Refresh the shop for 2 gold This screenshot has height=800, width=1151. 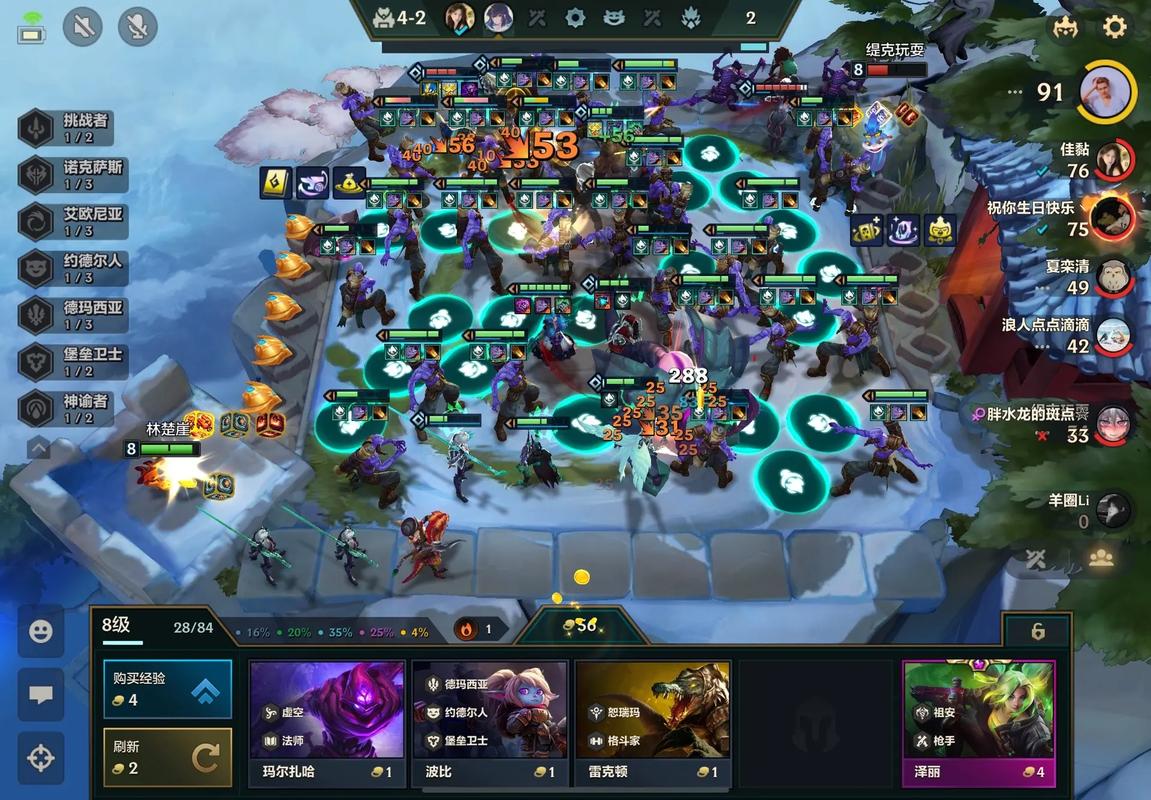pyautogui.click(x=167, y=757)
